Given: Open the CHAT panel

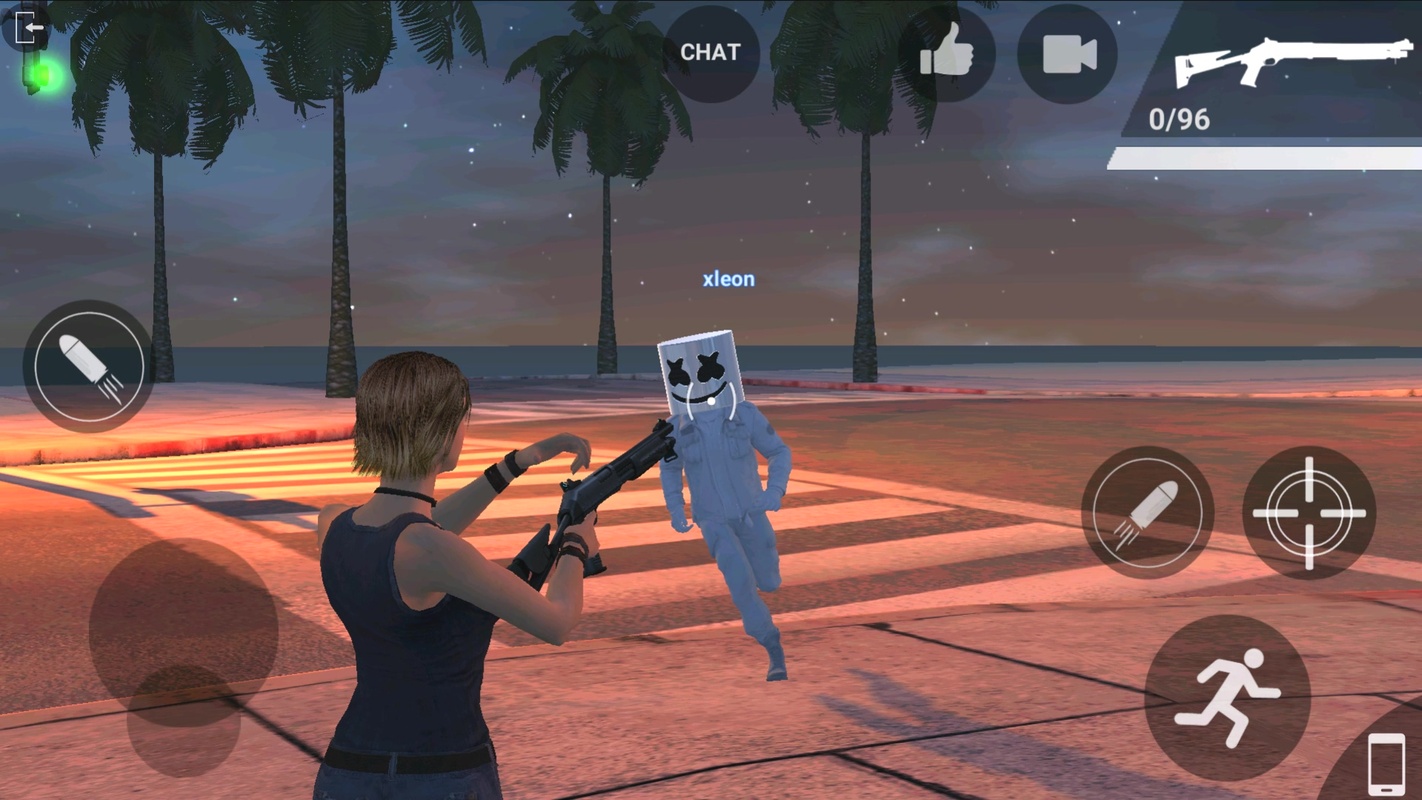Looking at the screenshot, I should click(710, 53).
